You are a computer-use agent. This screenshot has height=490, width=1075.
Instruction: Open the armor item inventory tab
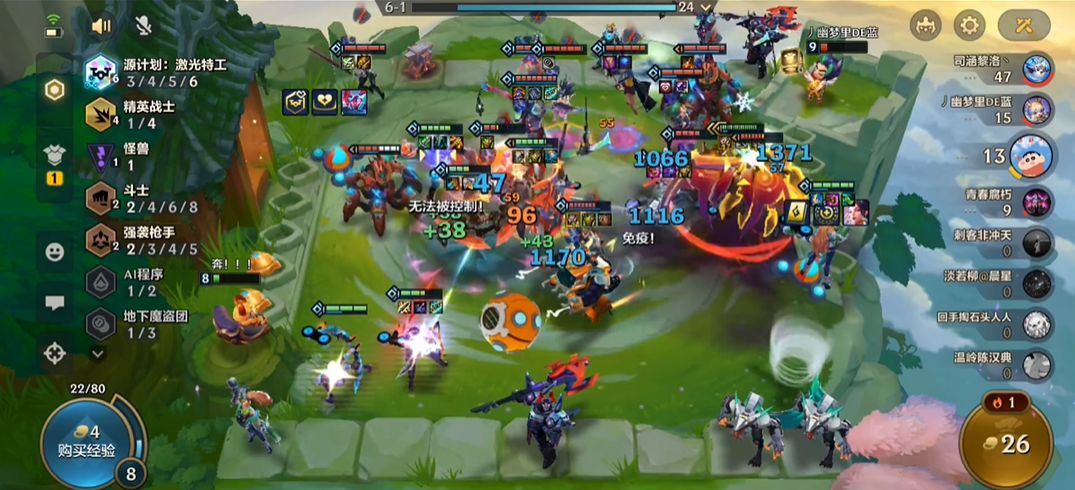55,155
